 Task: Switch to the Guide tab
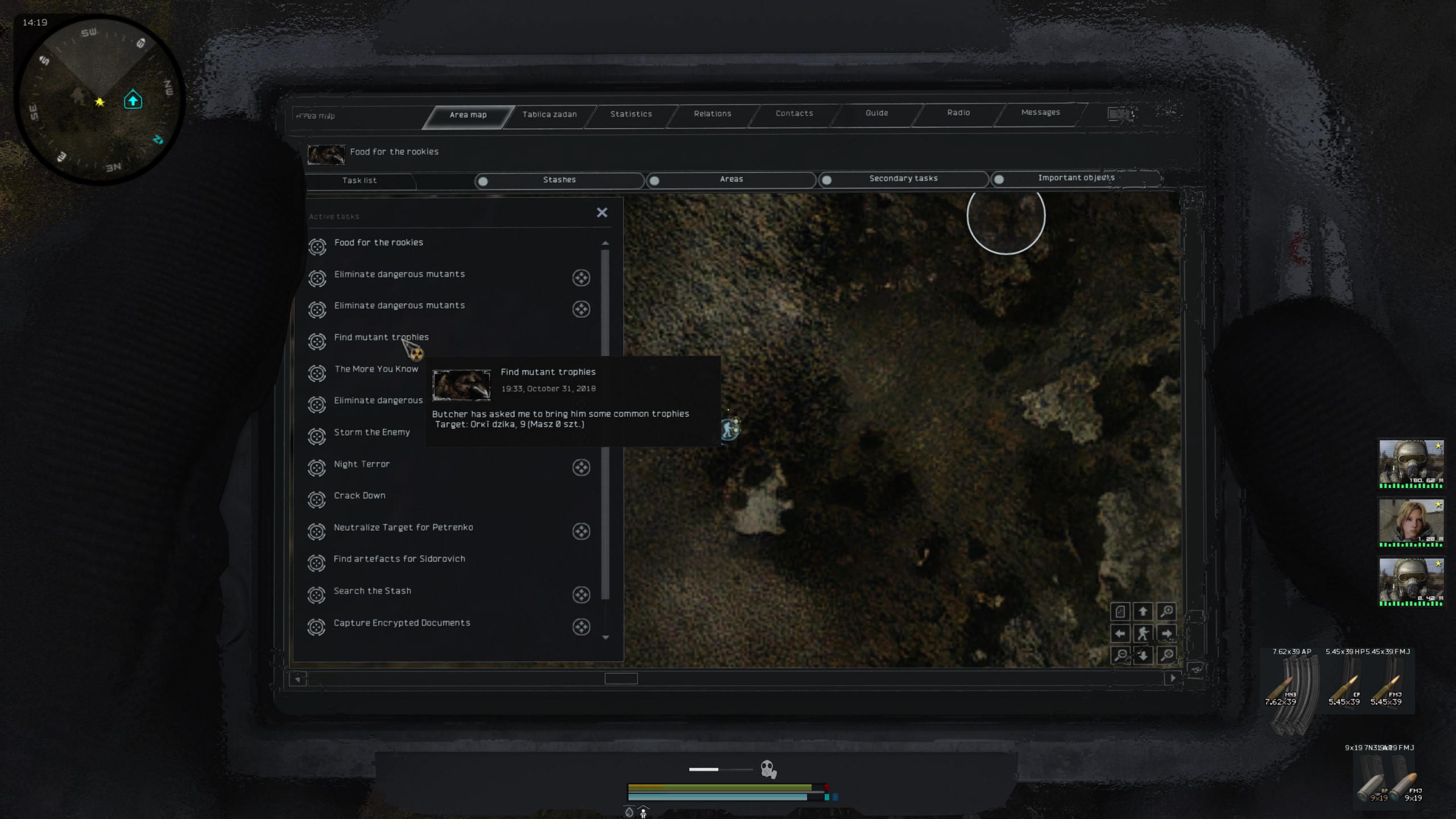876,113
